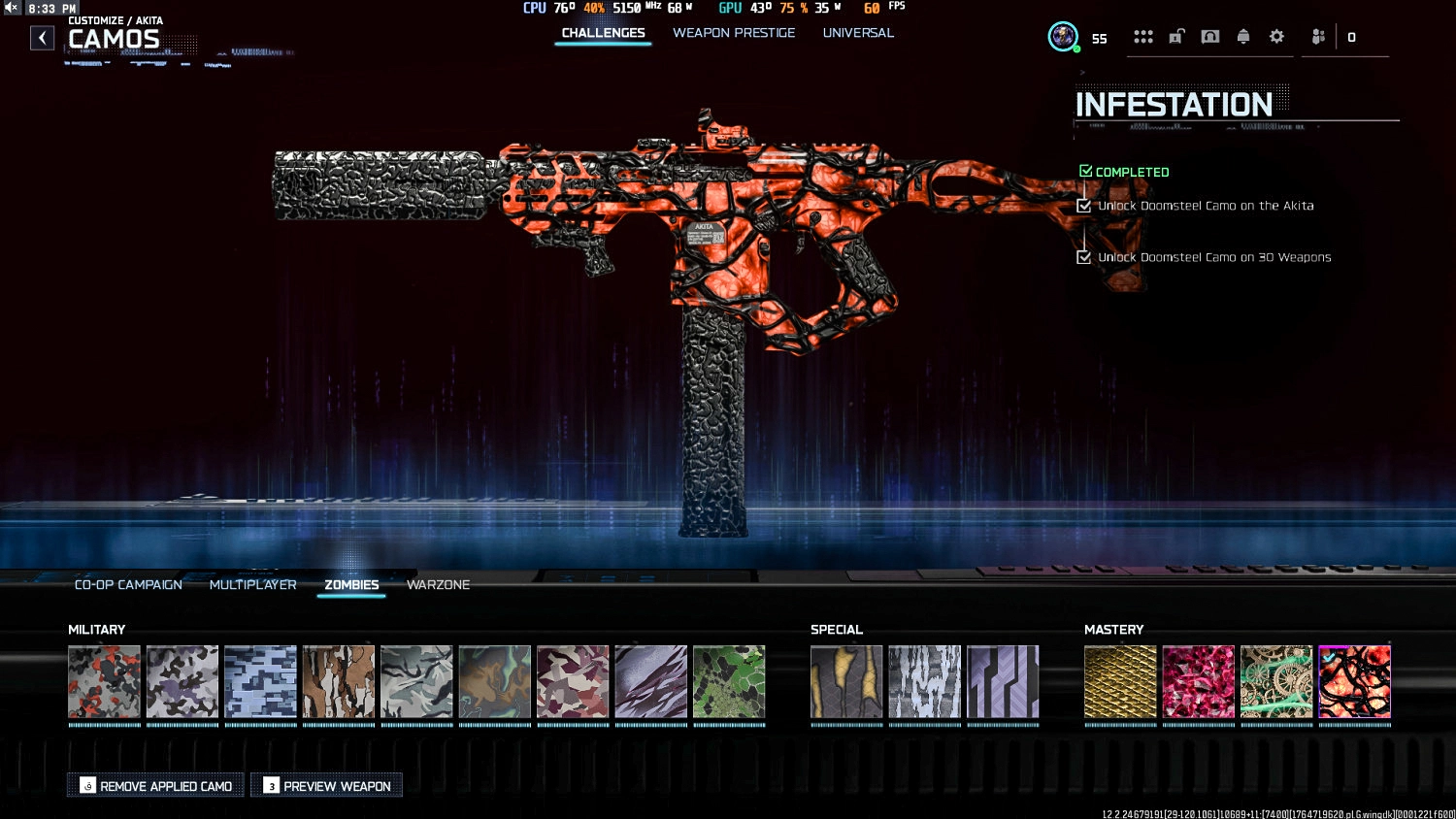Open the settings gear icon
1456x819 pixels.
pyautogui.click(x=1276, y=36)
